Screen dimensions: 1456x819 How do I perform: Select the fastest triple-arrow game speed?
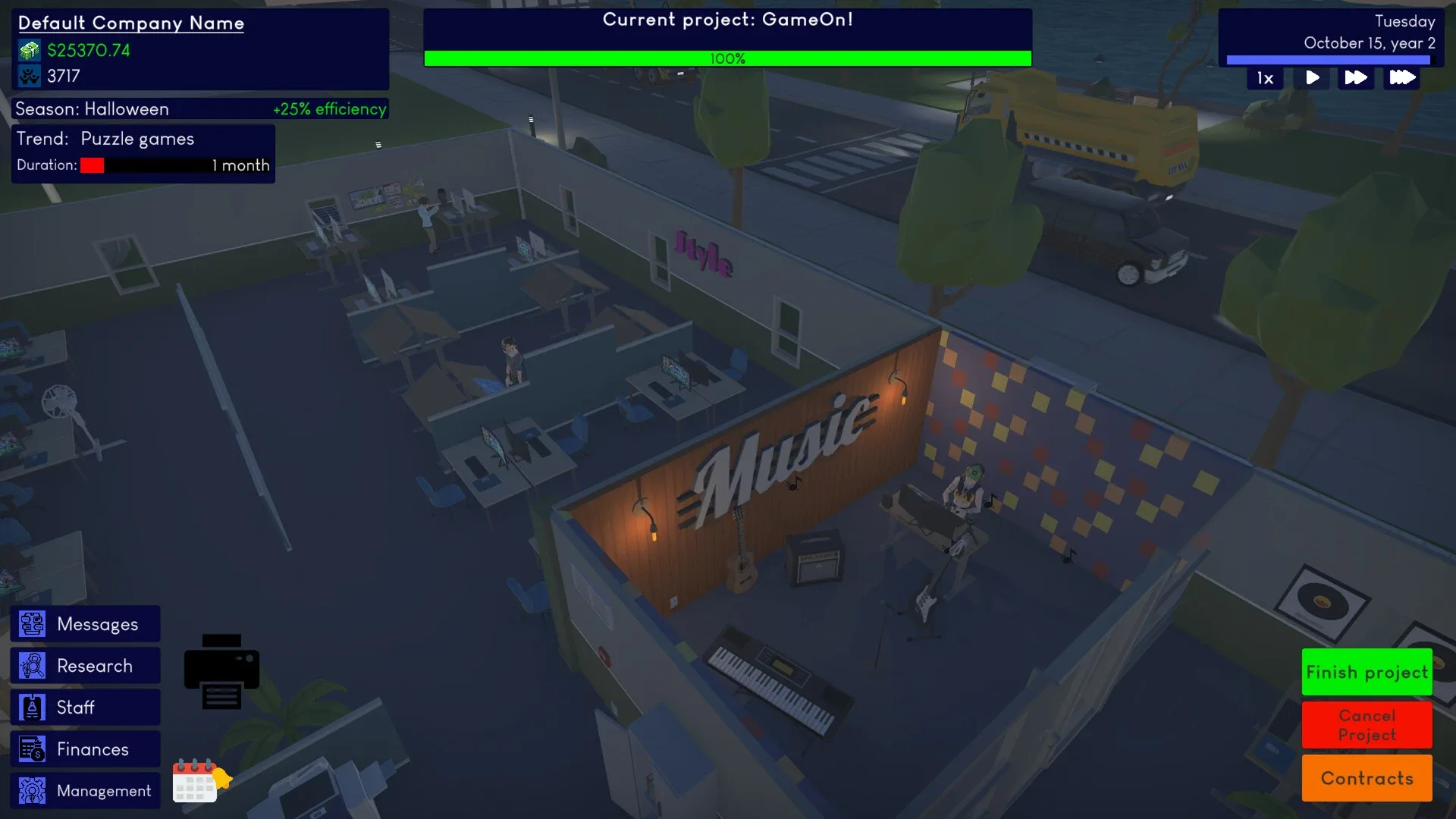tap(1401, 77)
